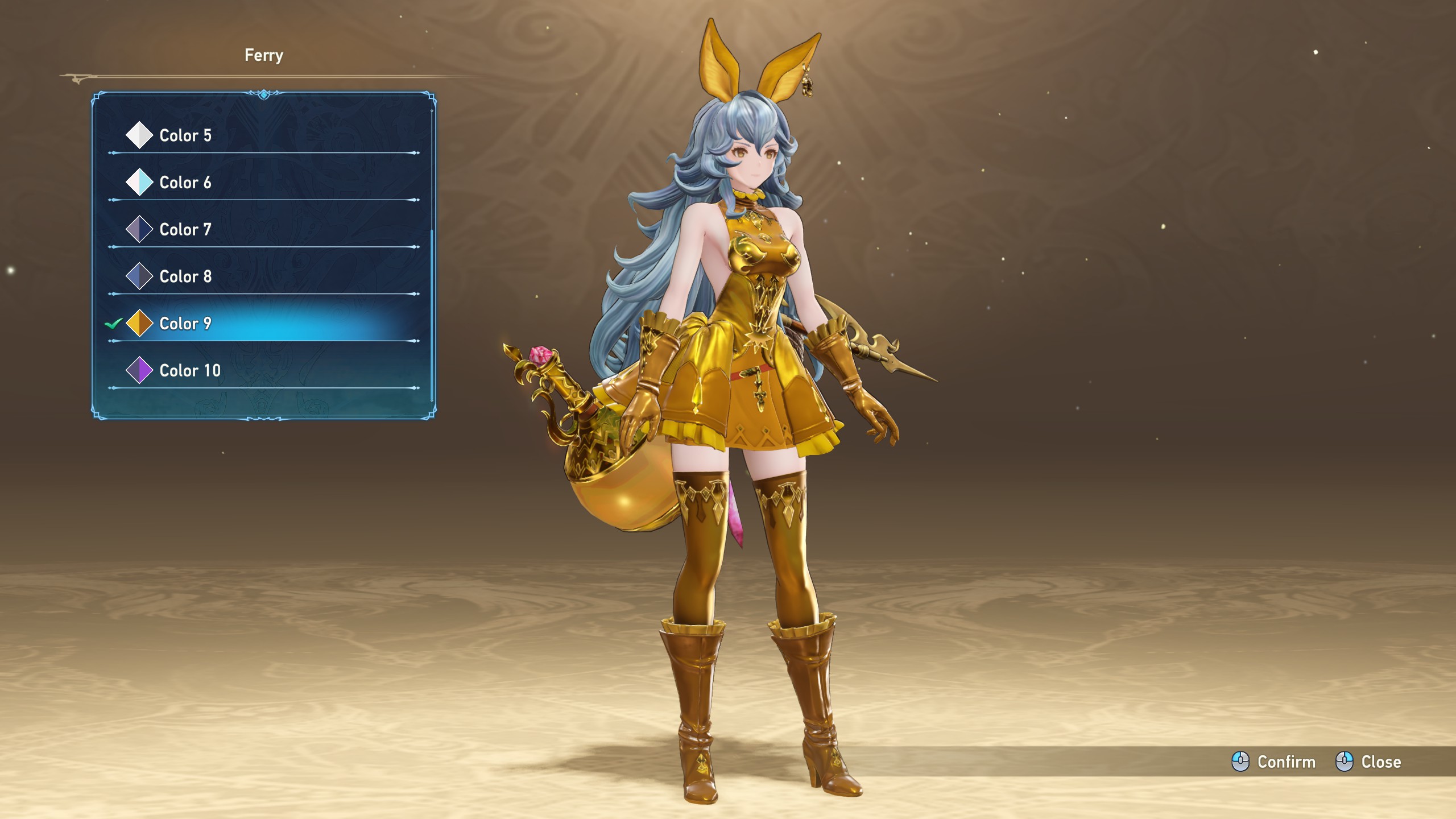Apply the purple Color 10 option
Viewport: 1456px width, 819px height.
tap(189, 370)
